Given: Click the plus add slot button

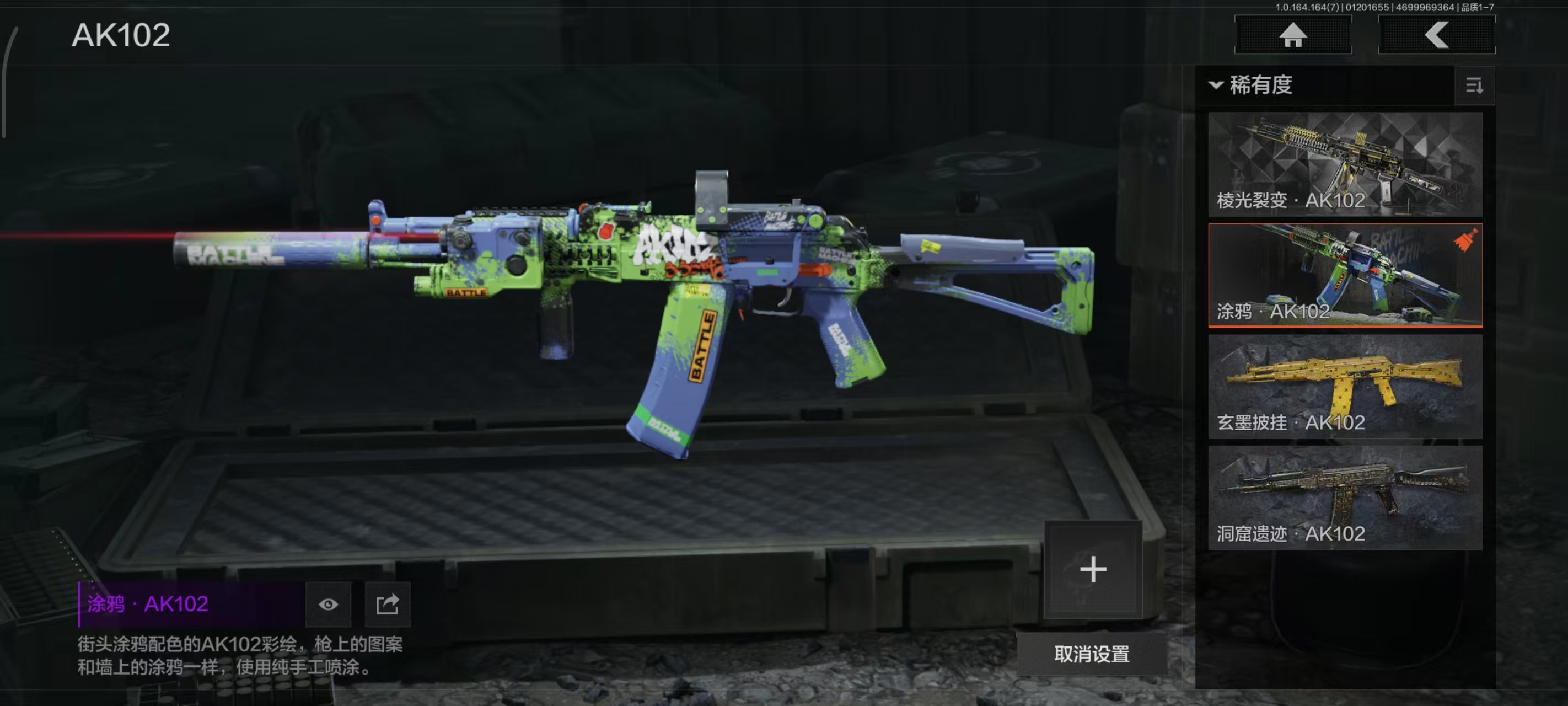Looking at the screenshot, I should 1093,570.
